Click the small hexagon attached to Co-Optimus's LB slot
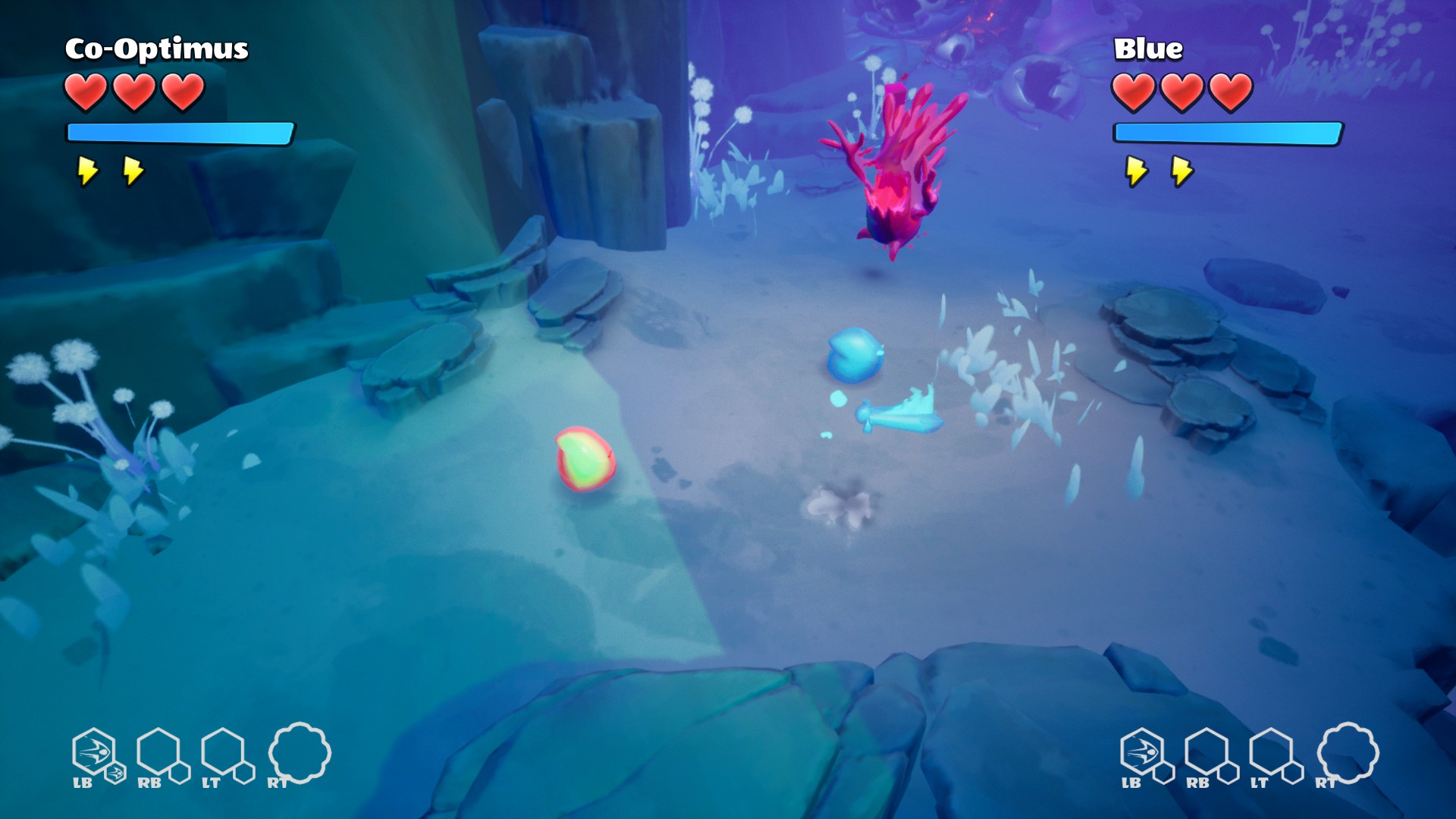Viewport: 1456px width, 819px height. 115,774
